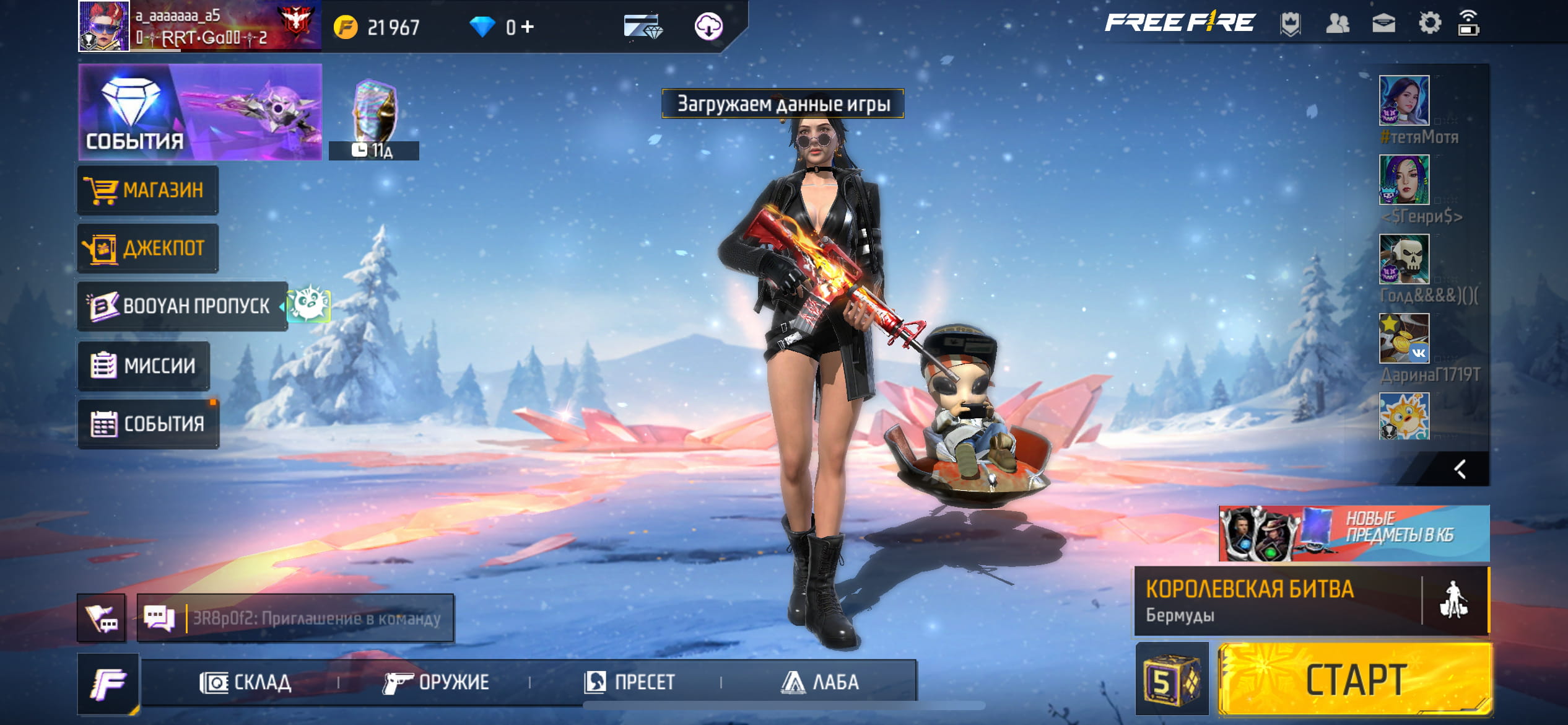
Task: Open the ОРУЖИЕ weapons tab
Action: 436,682
